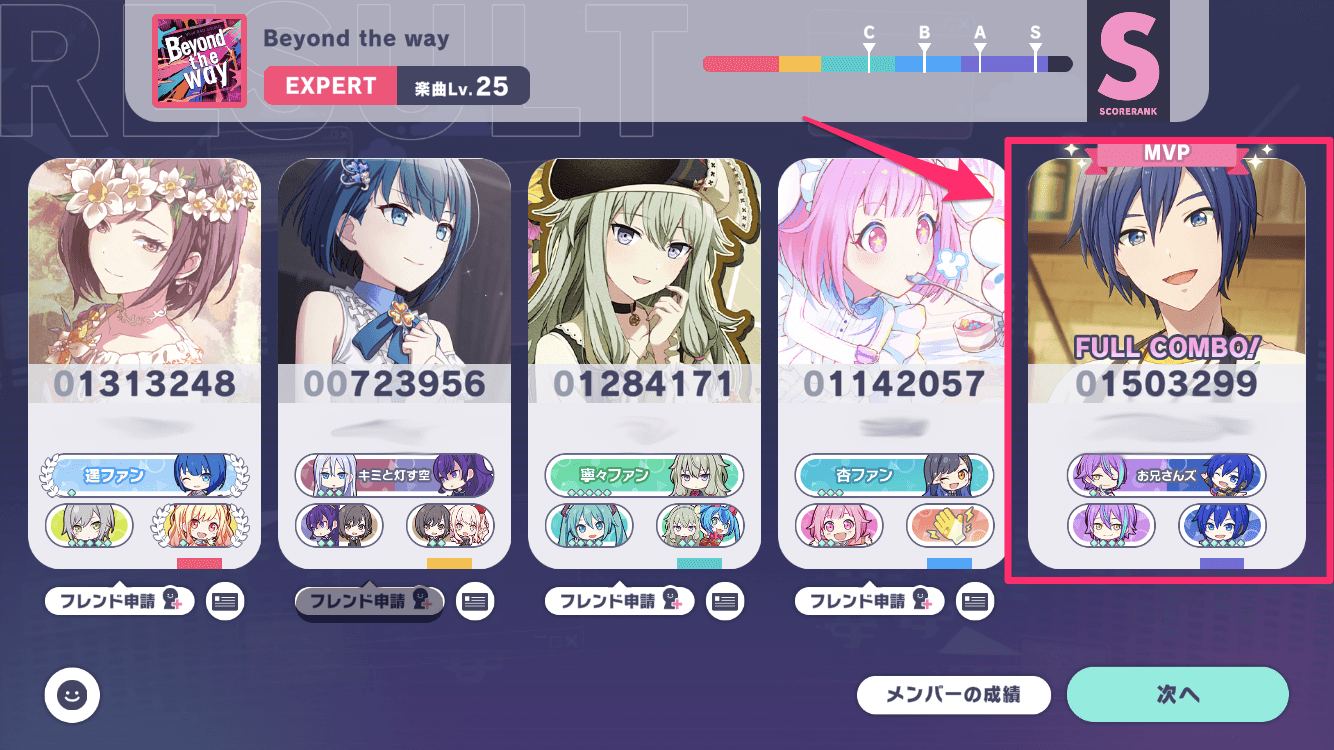Select the Beyond the way jacket thumbnail
This screenshot has width=1334, height=750.
198,61
